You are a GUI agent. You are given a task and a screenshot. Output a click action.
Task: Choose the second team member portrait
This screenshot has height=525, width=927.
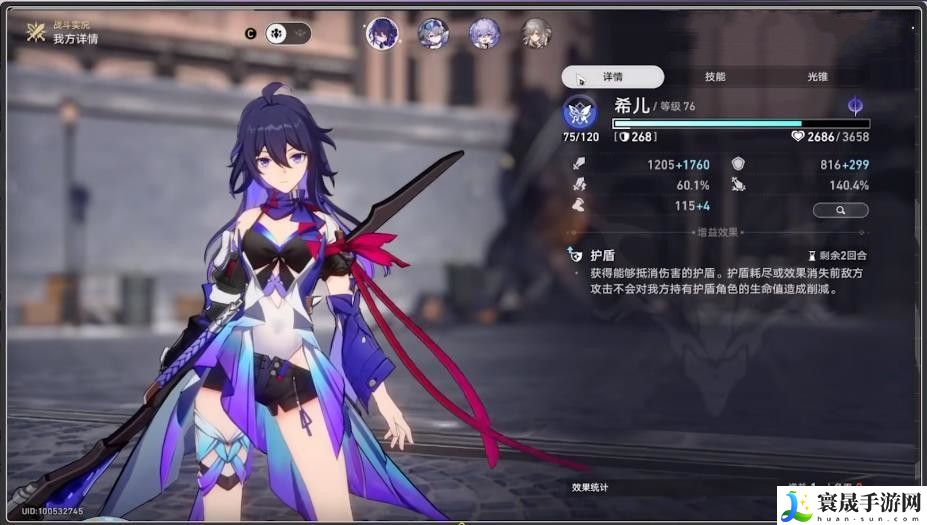[433, 33]
